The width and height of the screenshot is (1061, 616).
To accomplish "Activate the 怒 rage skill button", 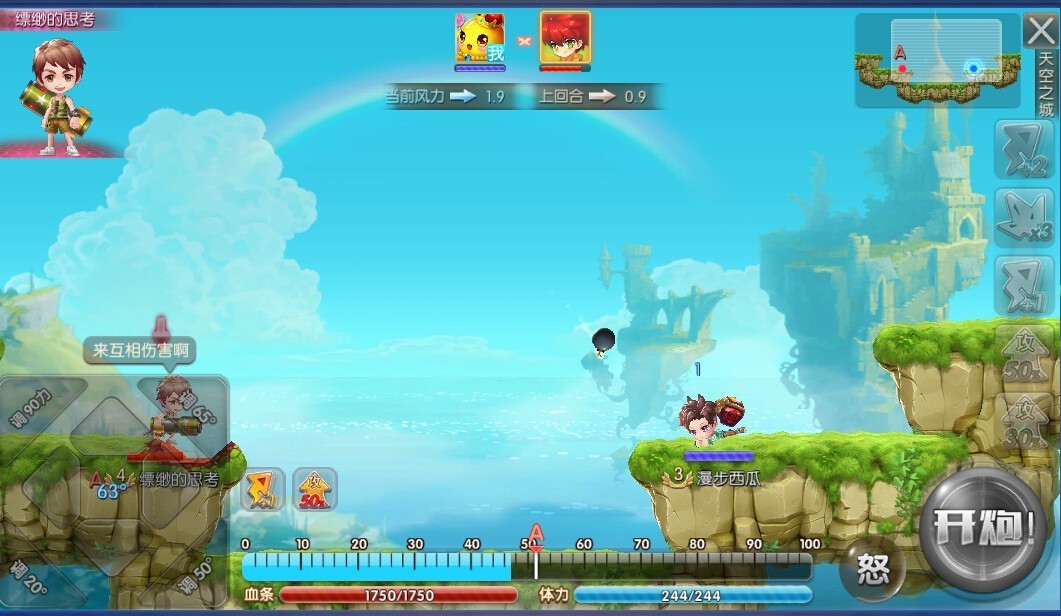I will click(872, 570).
